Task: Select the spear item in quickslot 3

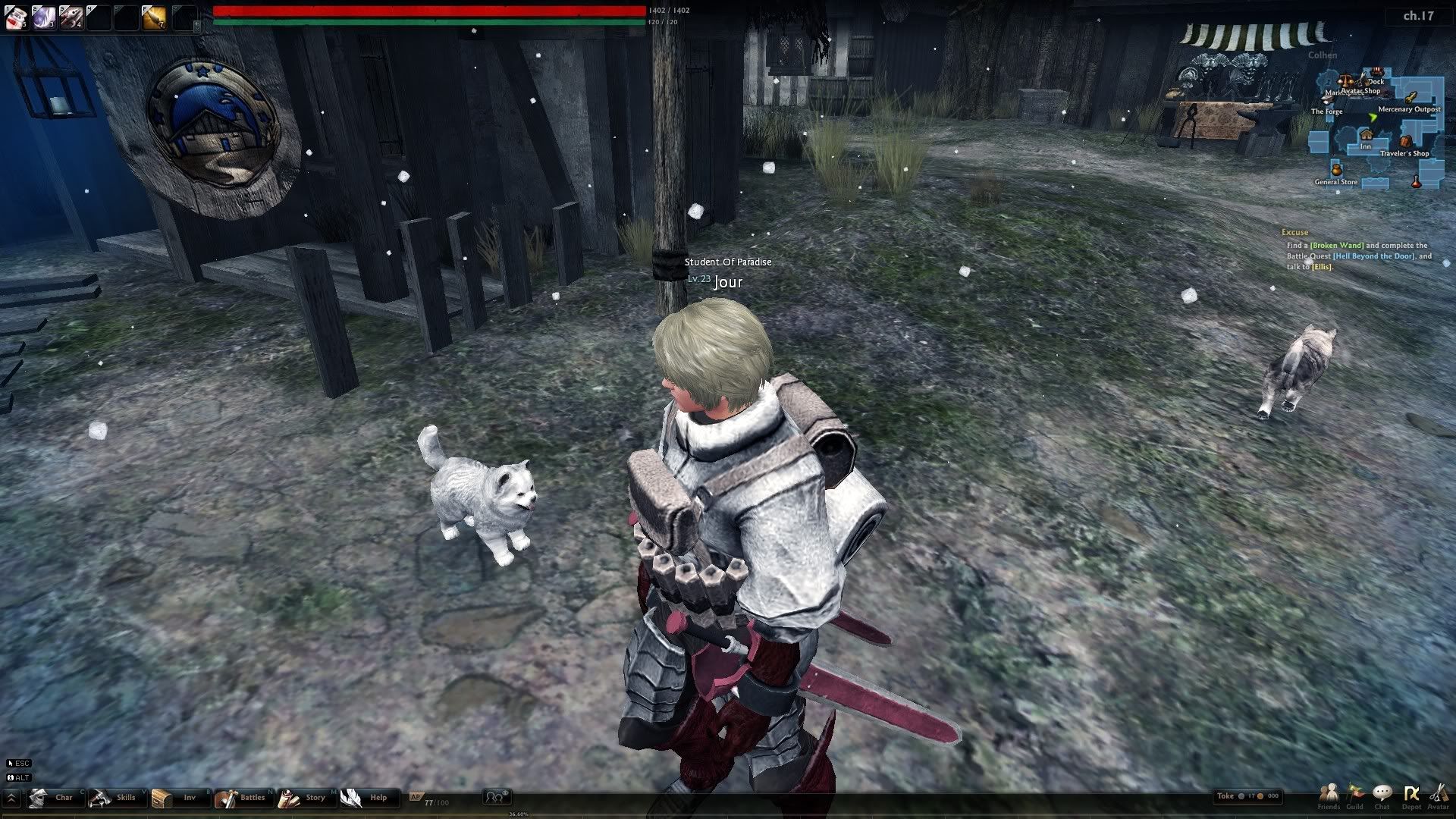Action: coord(71,17)
